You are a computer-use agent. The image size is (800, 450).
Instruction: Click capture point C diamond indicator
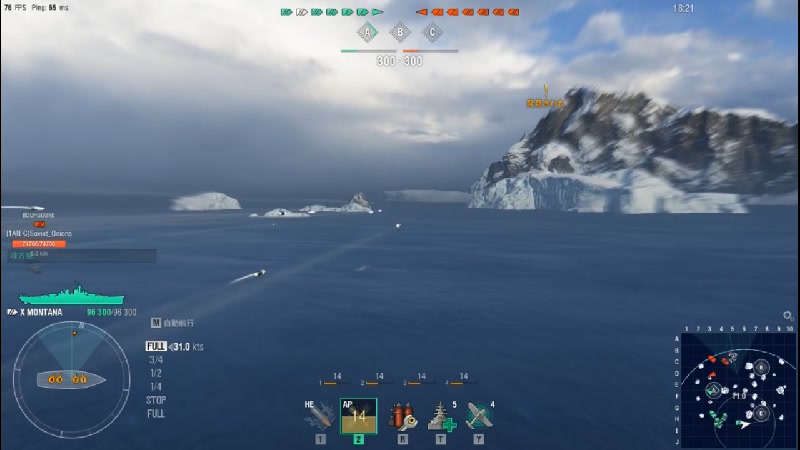pyautogui.click(x=432, y=33)
